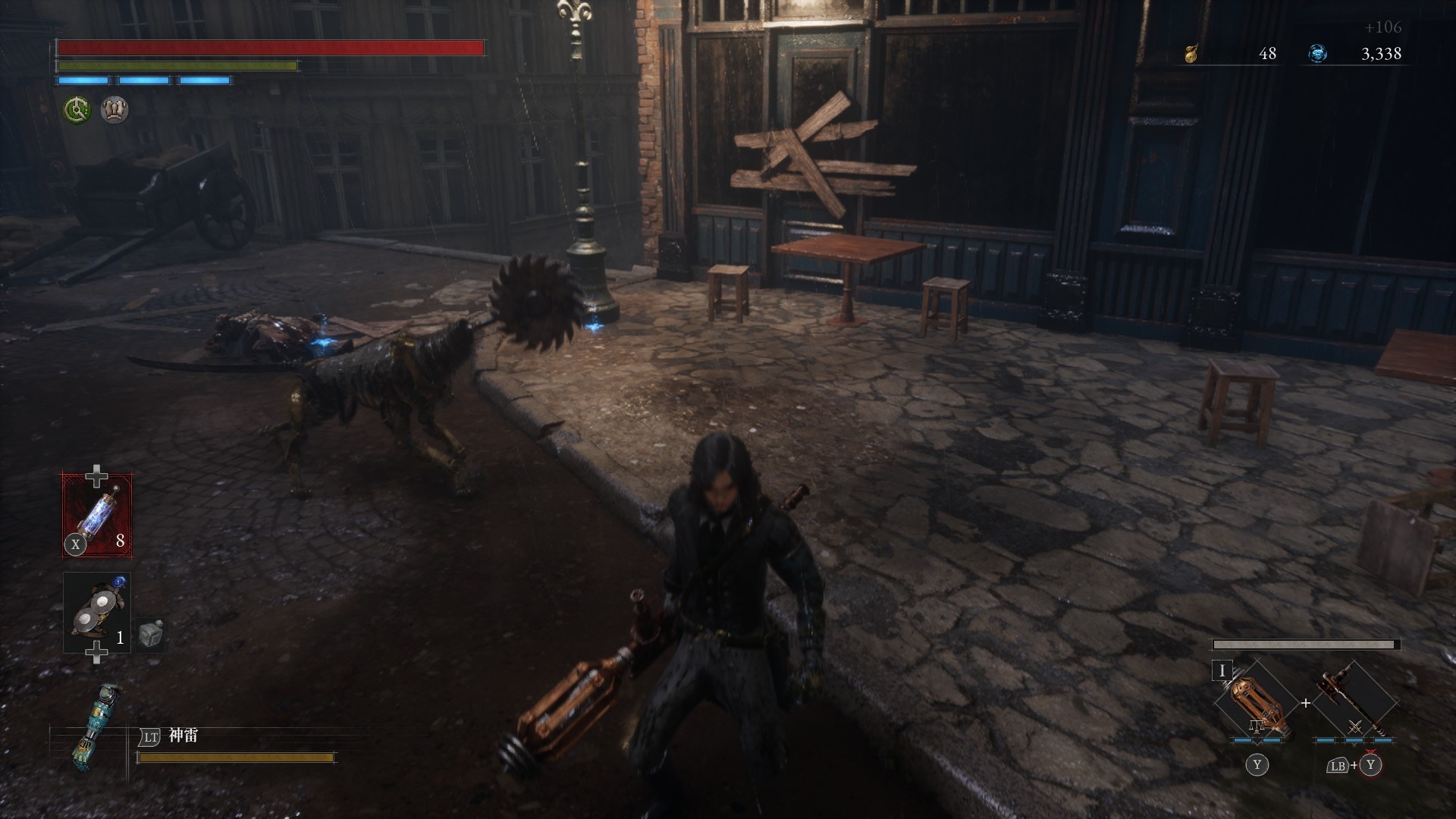Click the gold coin fruit icon

1191,54
